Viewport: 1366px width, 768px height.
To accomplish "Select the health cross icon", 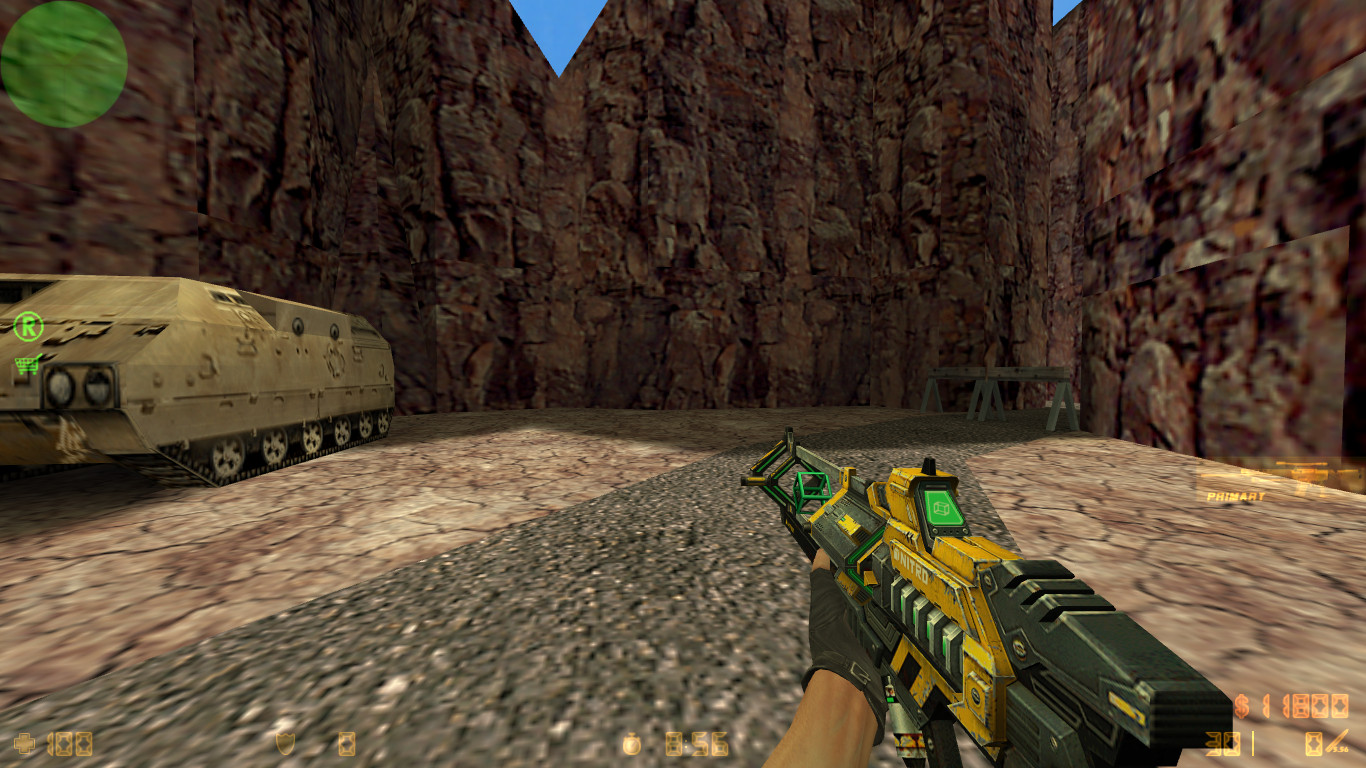I will pos(23,744).
